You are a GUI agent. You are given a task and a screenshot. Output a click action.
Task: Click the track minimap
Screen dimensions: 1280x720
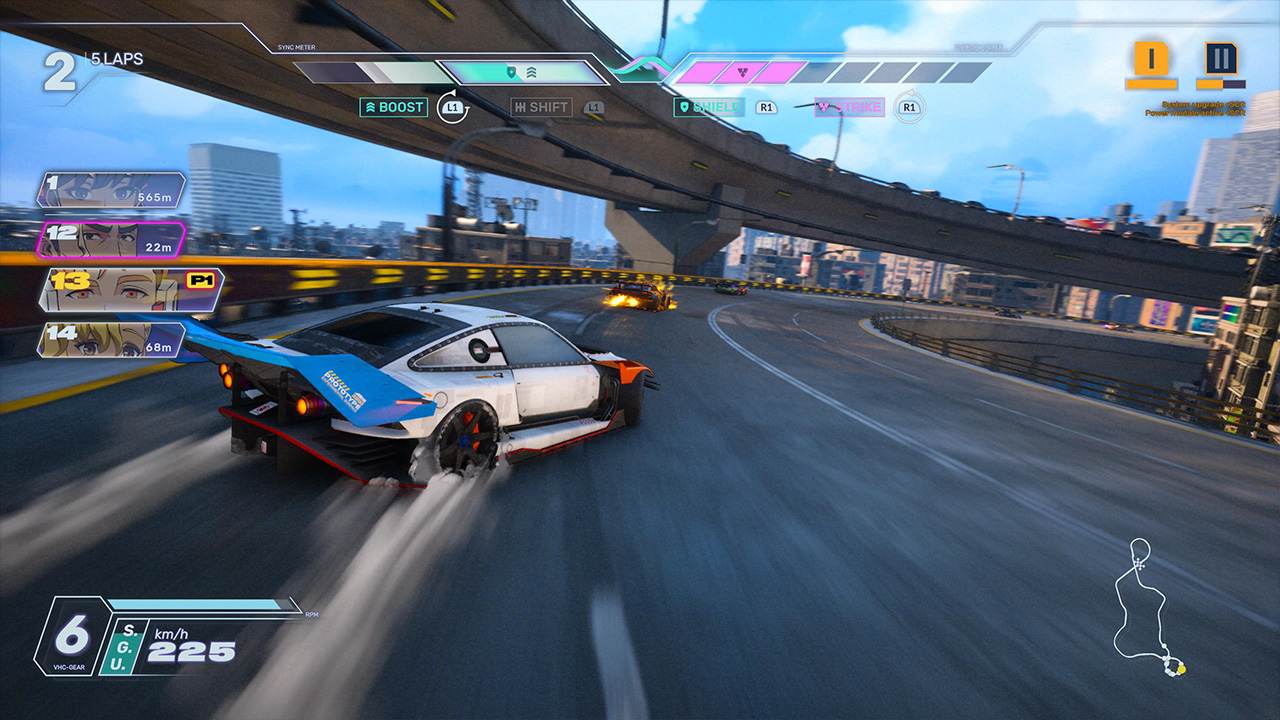tap(1146, 608)
